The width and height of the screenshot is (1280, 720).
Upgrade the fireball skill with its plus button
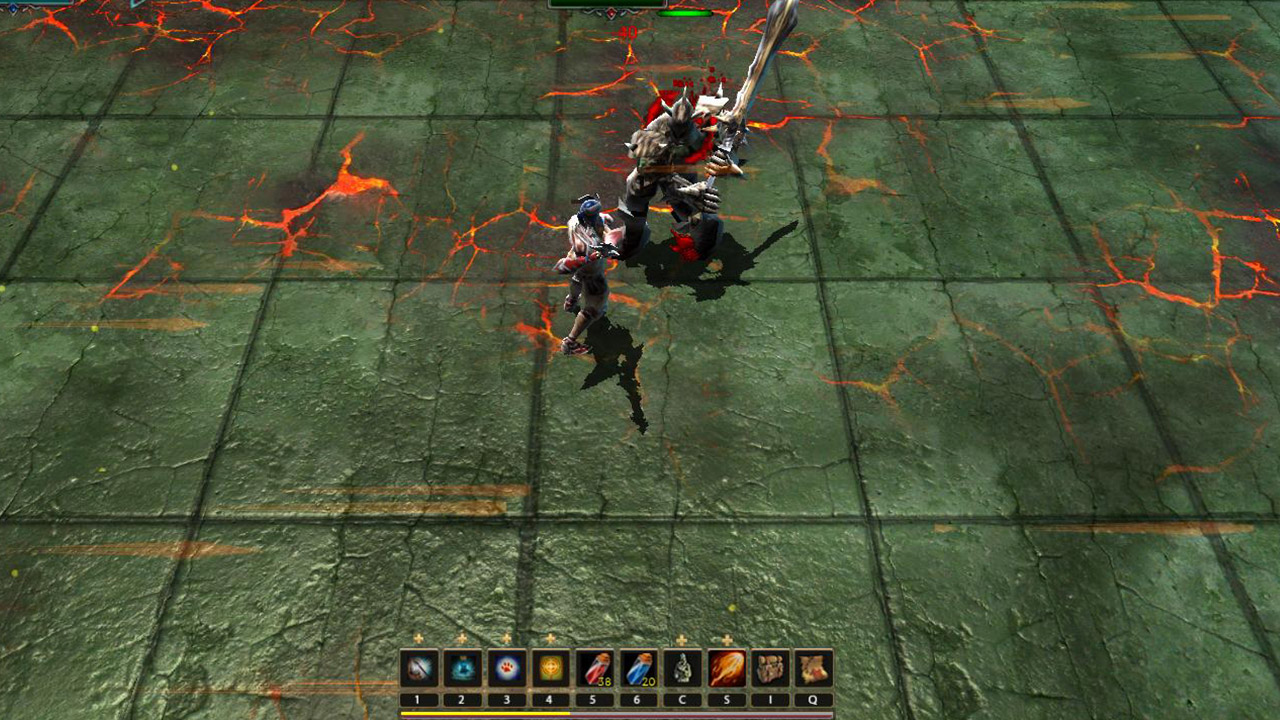coord(726,639)
